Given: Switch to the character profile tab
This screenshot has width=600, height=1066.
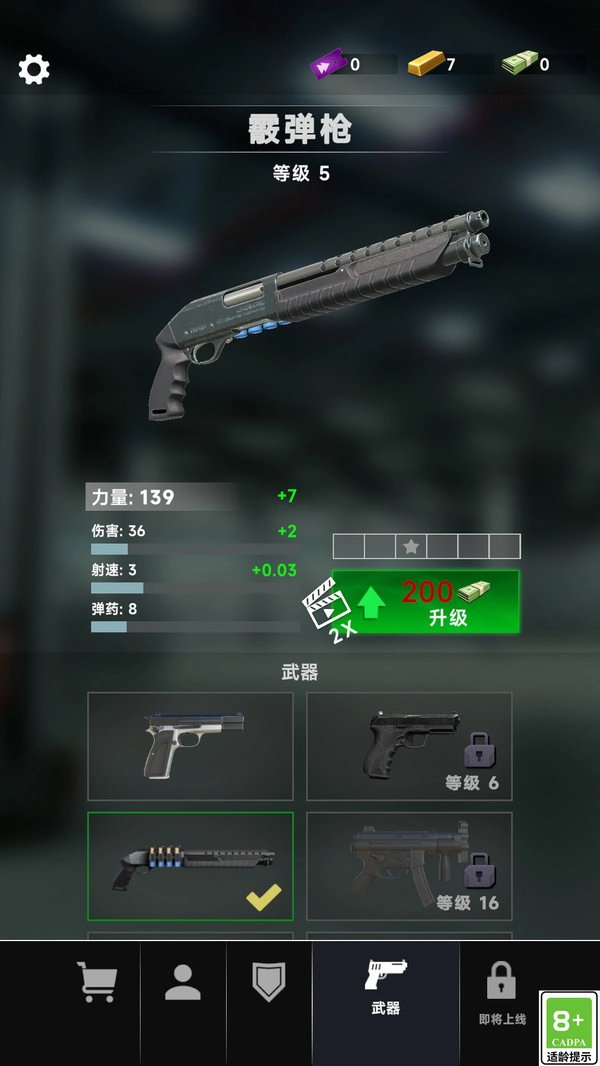Looking at the screenshot, I should (x=183, y=981).
